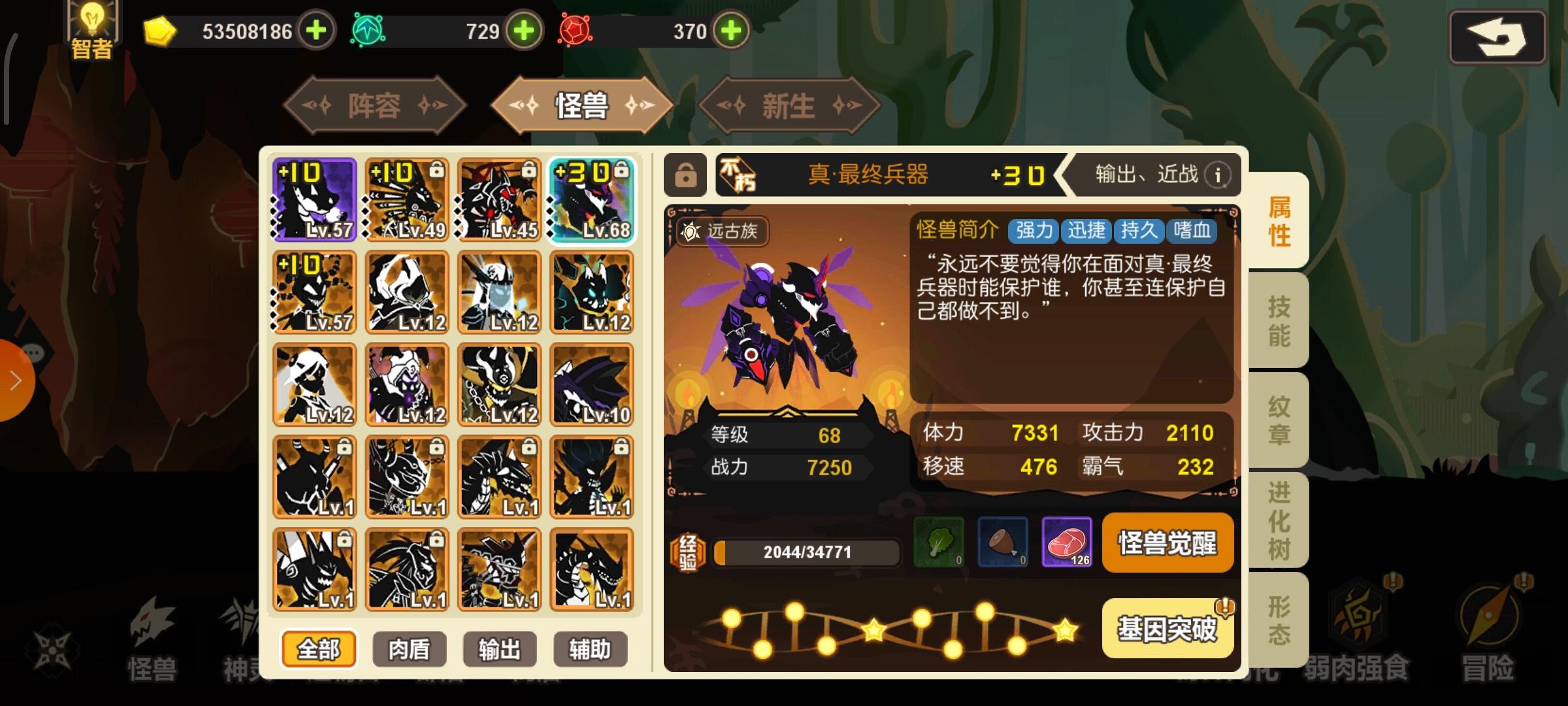This screenshot has height=706, width=1568.
Task: Enable the 肉盾 filter
Action: point(409,649)
